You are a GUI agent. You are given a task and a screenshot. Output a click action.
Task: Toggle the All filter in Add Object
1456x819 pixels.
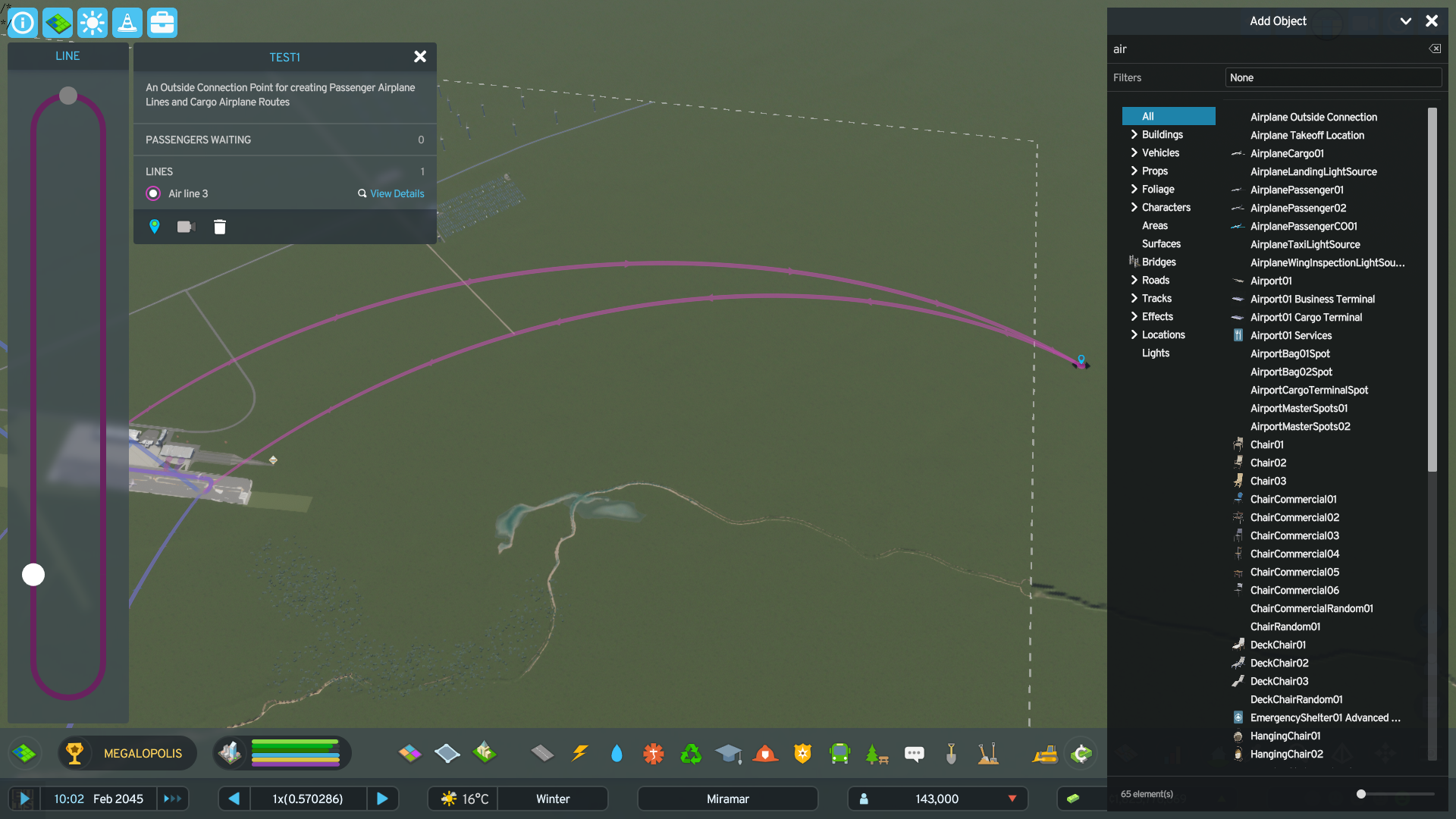click(x=1168, y=116)
